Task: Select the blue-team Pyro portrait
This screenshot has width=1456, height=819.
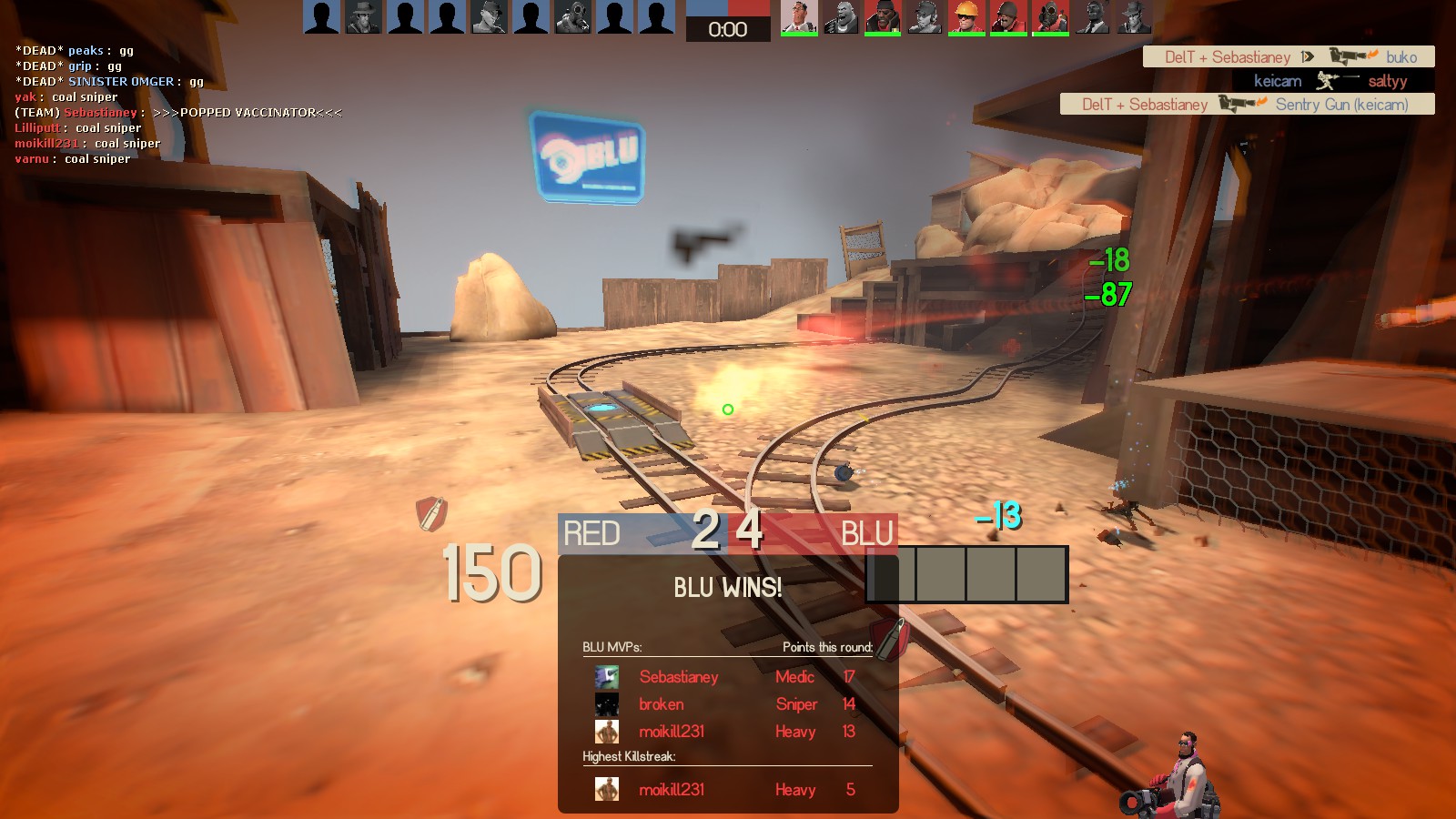Action: point(572,17)
